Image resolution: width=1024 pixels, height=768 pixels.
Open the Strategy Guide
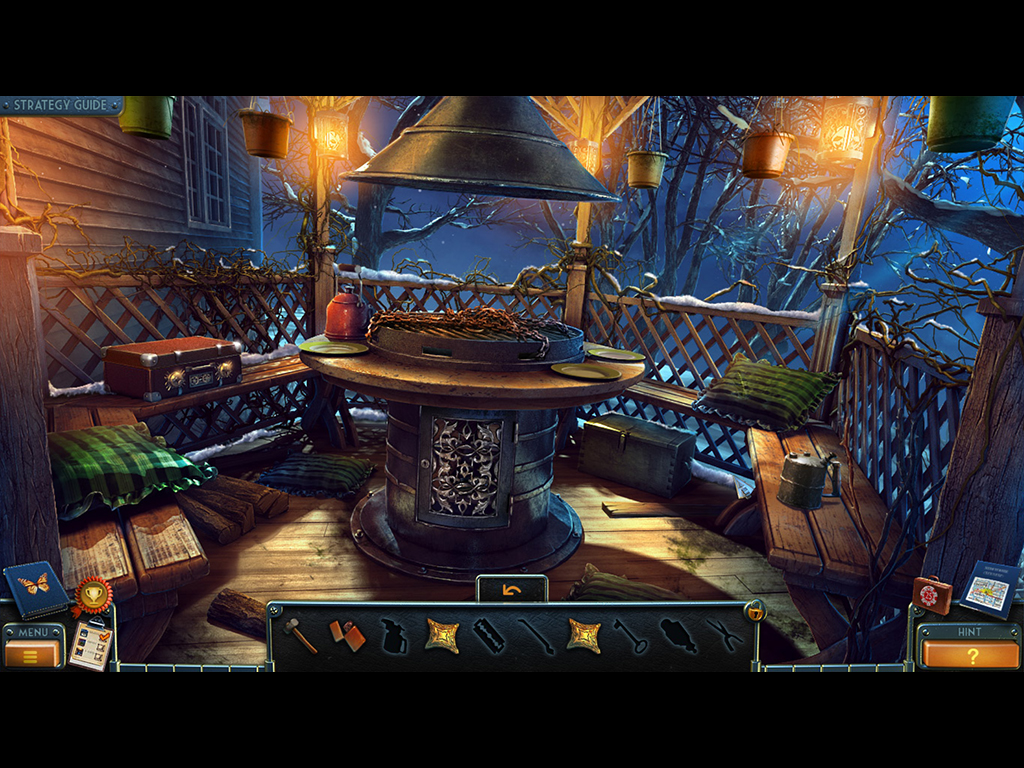[x=62, y=105]
